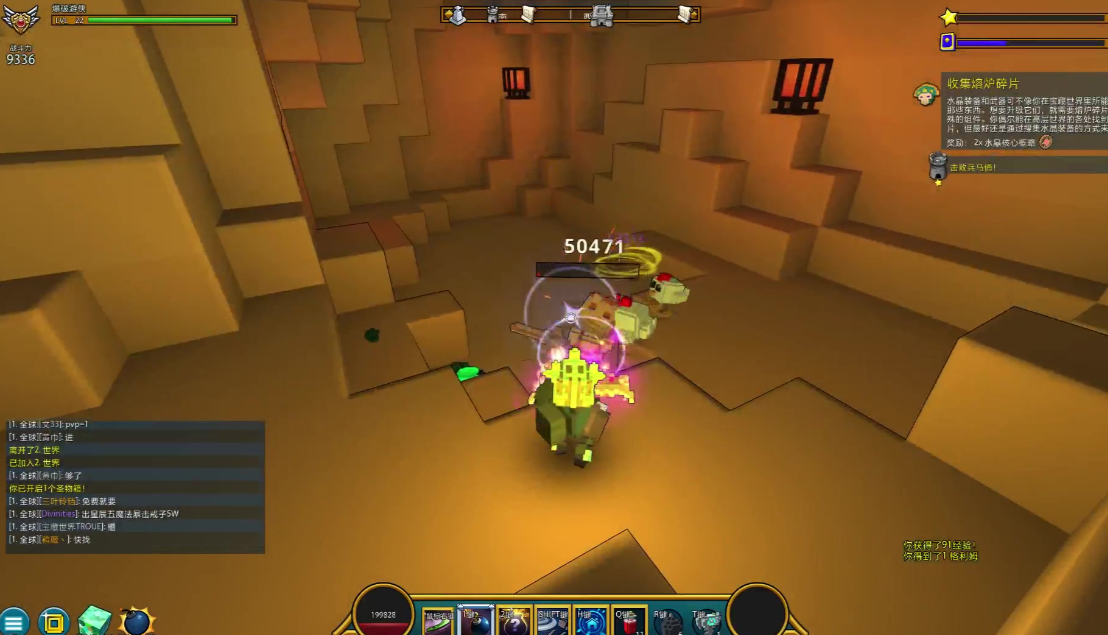Screen dimensions: 1108x635
Task: Select the blue bomb with sunburst icon
Action: 136,621
